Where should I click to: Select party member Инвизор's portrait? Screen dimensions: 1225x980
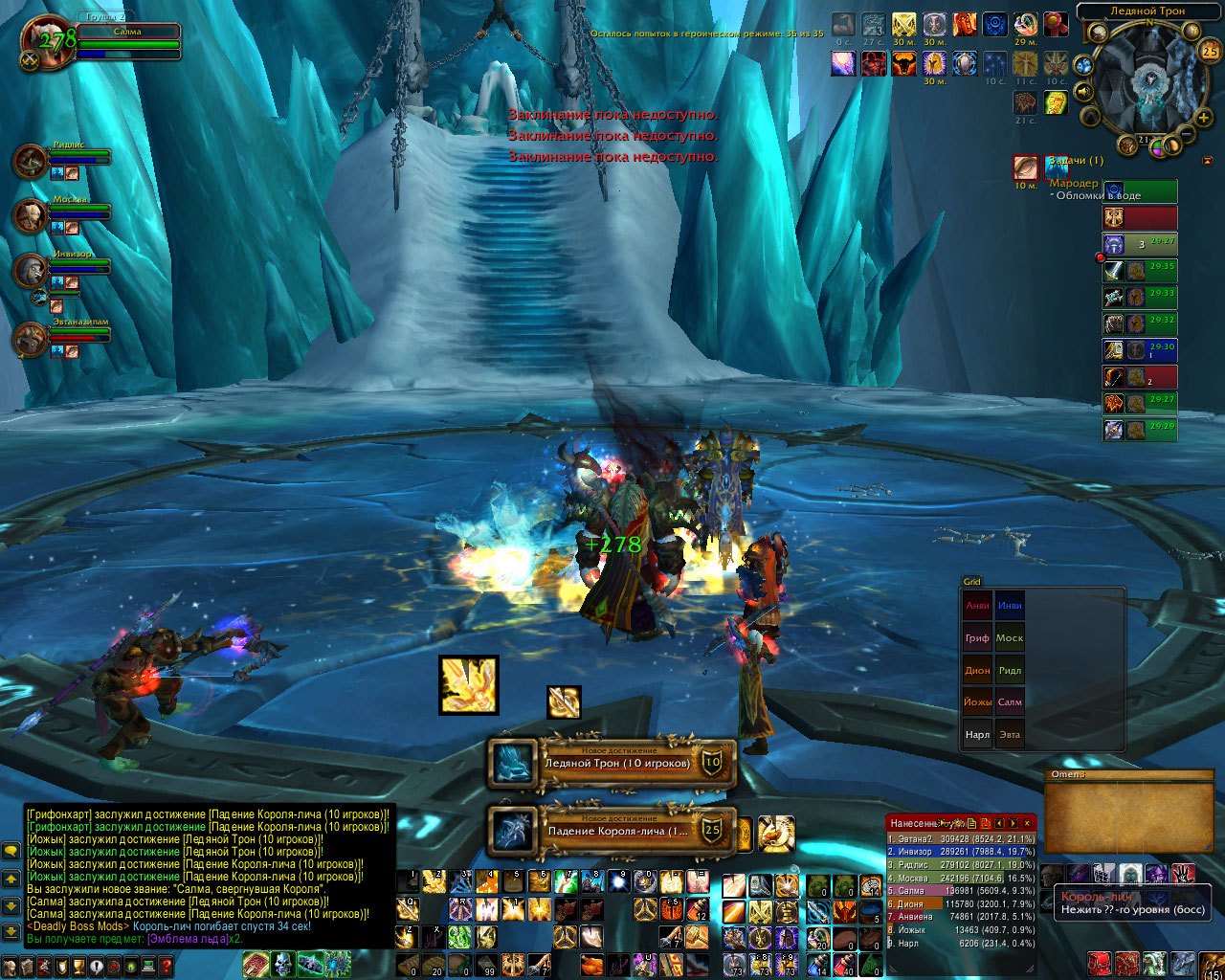pos(31,271)
